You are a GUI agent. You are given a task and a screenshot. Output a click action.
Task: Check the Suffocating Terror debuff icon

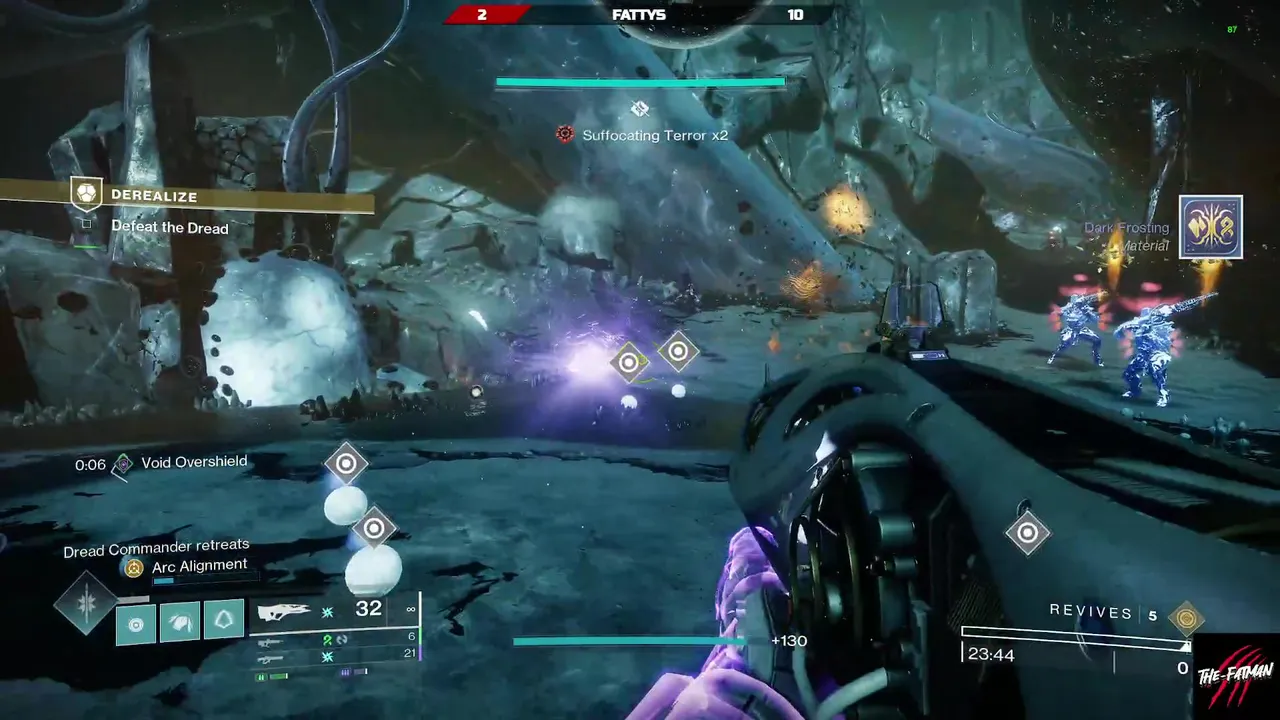click(x=565, y=134)
